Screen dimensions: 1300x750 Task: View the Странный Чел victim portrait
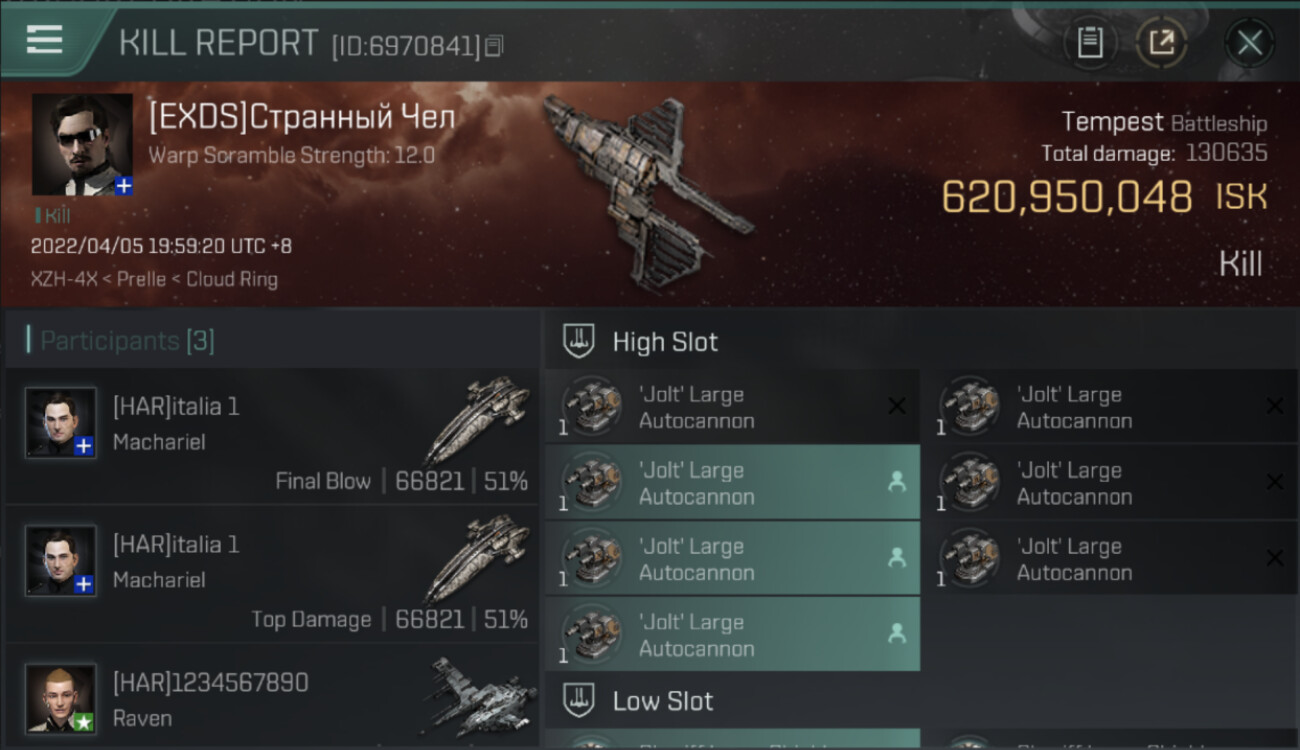[82, 144]
